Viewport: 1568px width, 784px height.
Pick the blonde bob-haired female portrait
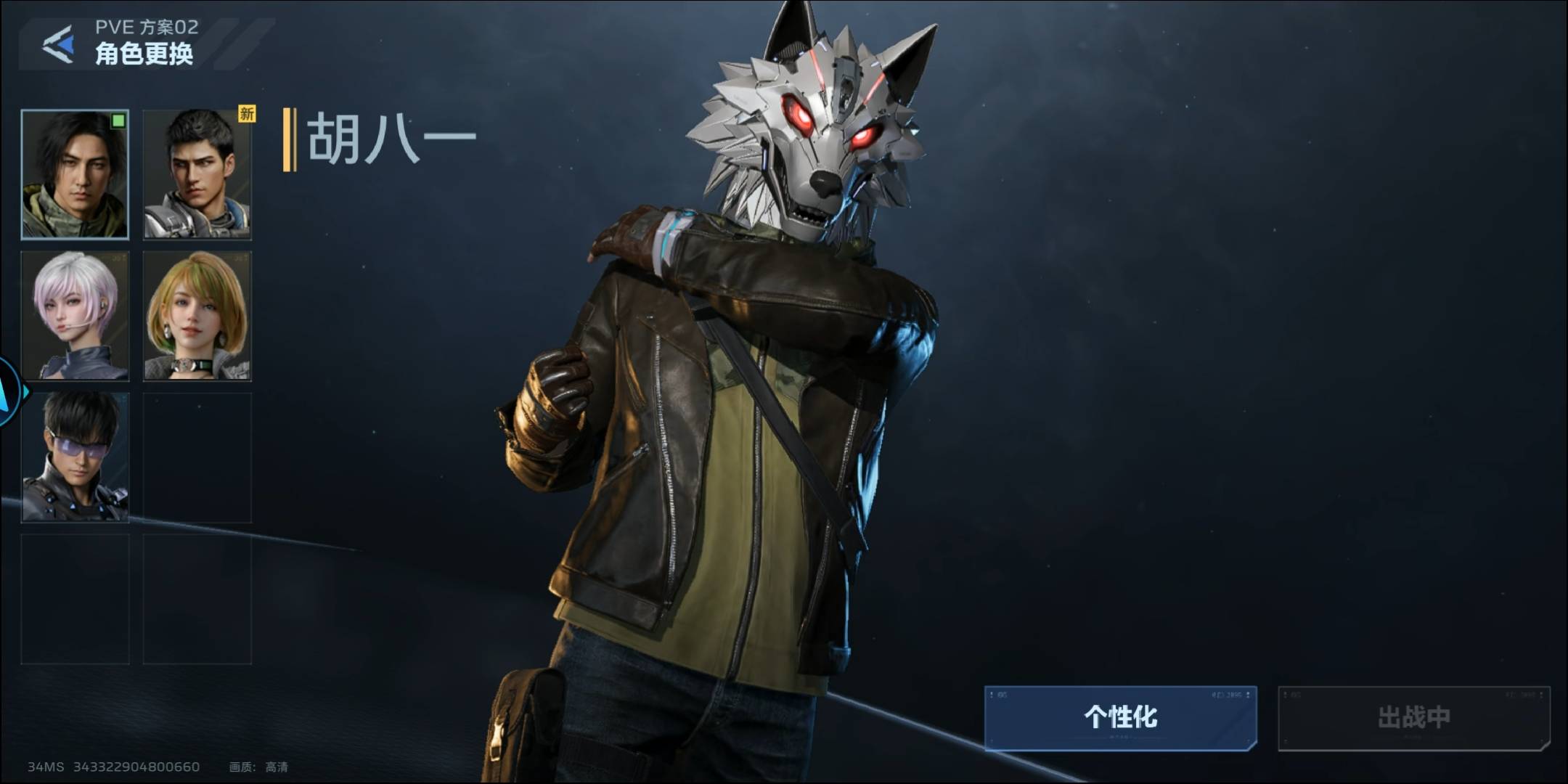(197, 316)
